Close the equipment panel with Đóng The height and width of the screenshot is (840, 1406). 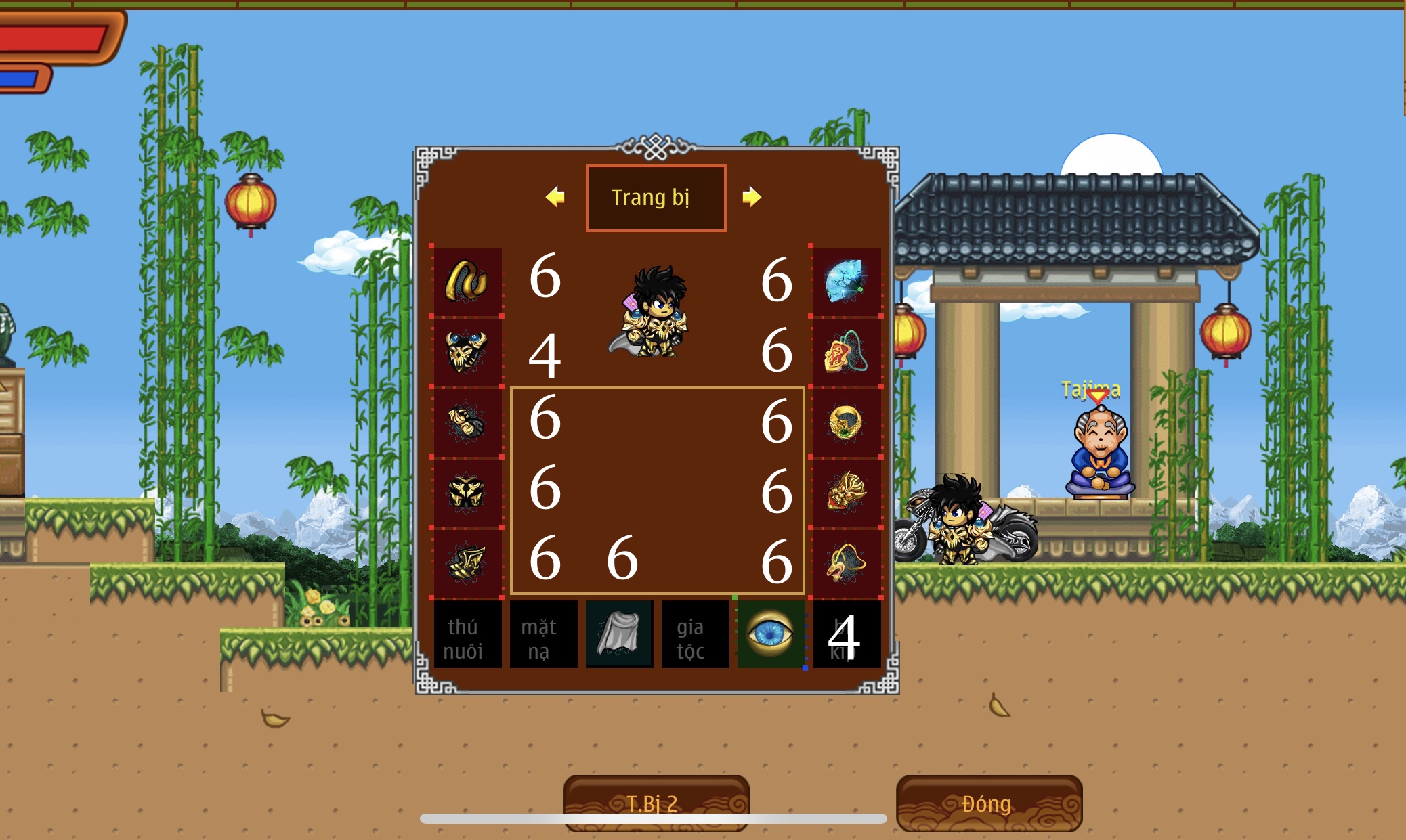(988, 803)
